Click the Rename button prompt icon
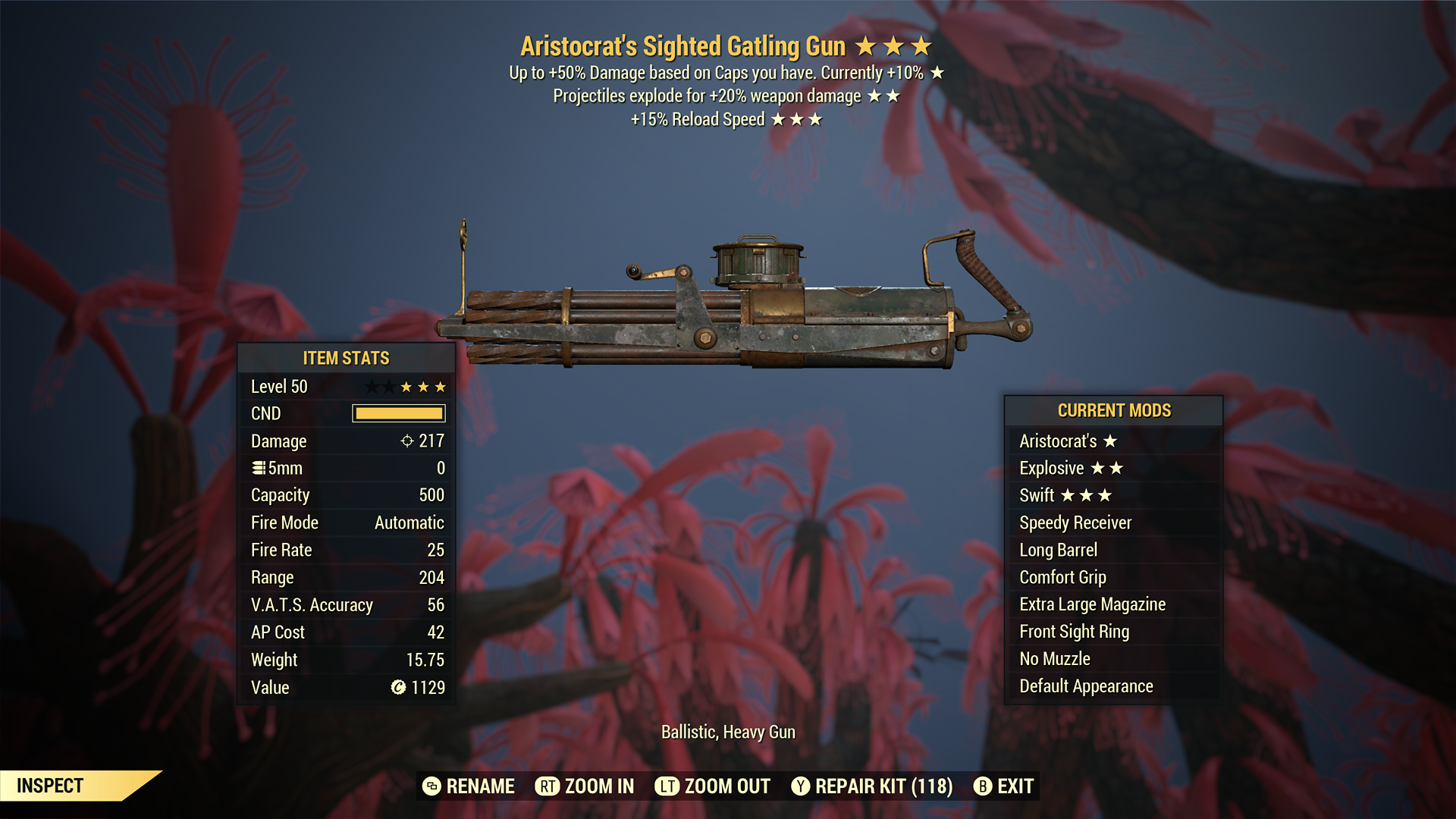 433,786
